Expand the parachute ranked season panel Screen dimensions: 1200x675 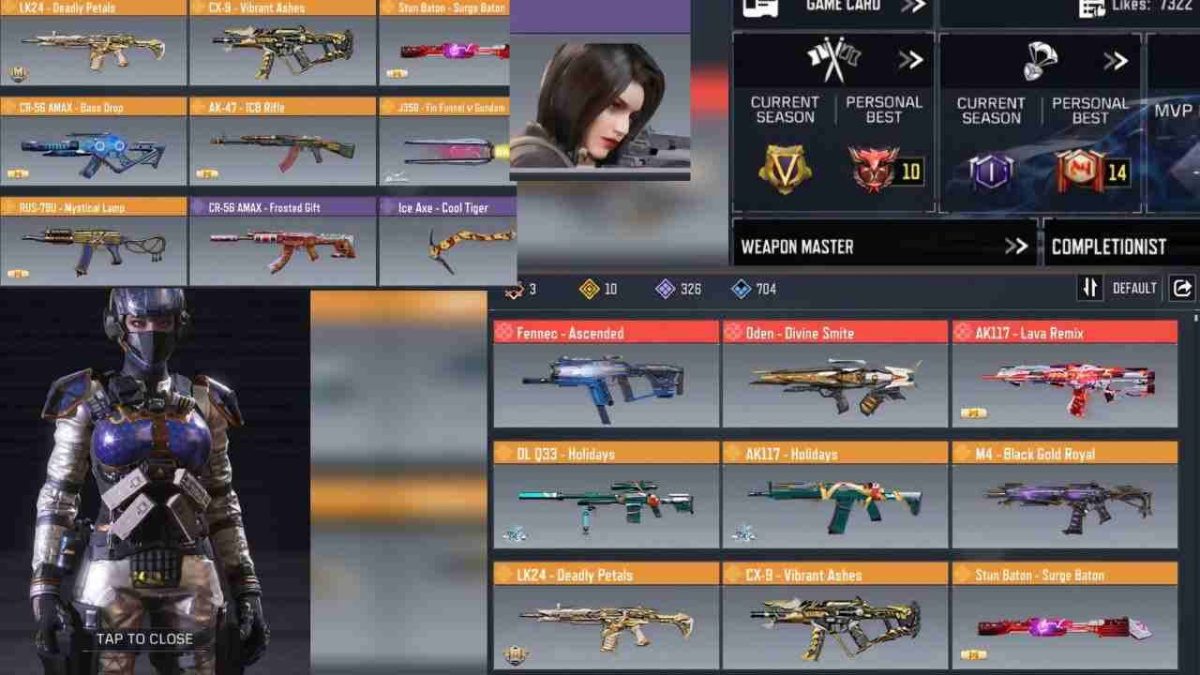pyautogui.click(x=1116, y=60)
